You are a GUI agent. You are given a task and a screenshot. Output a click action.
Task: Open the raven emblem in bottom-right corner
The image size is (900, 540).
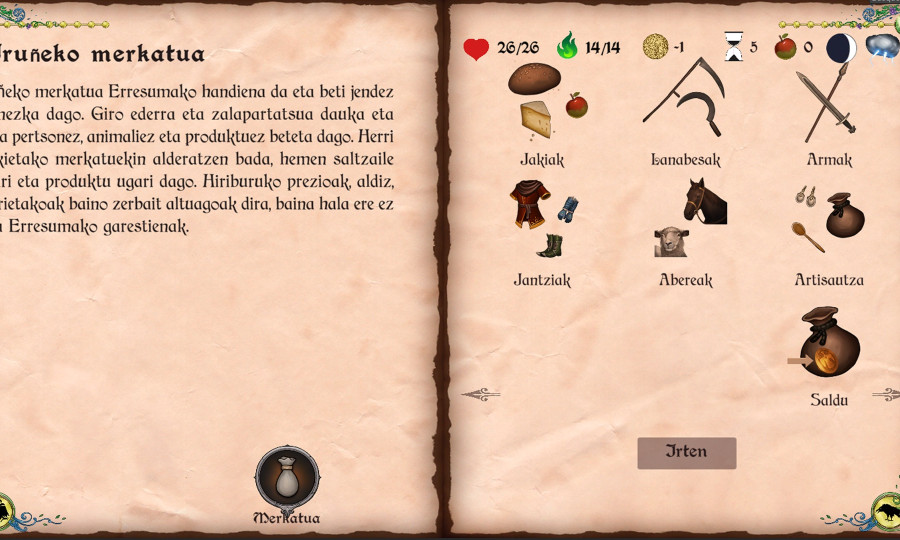886,511
